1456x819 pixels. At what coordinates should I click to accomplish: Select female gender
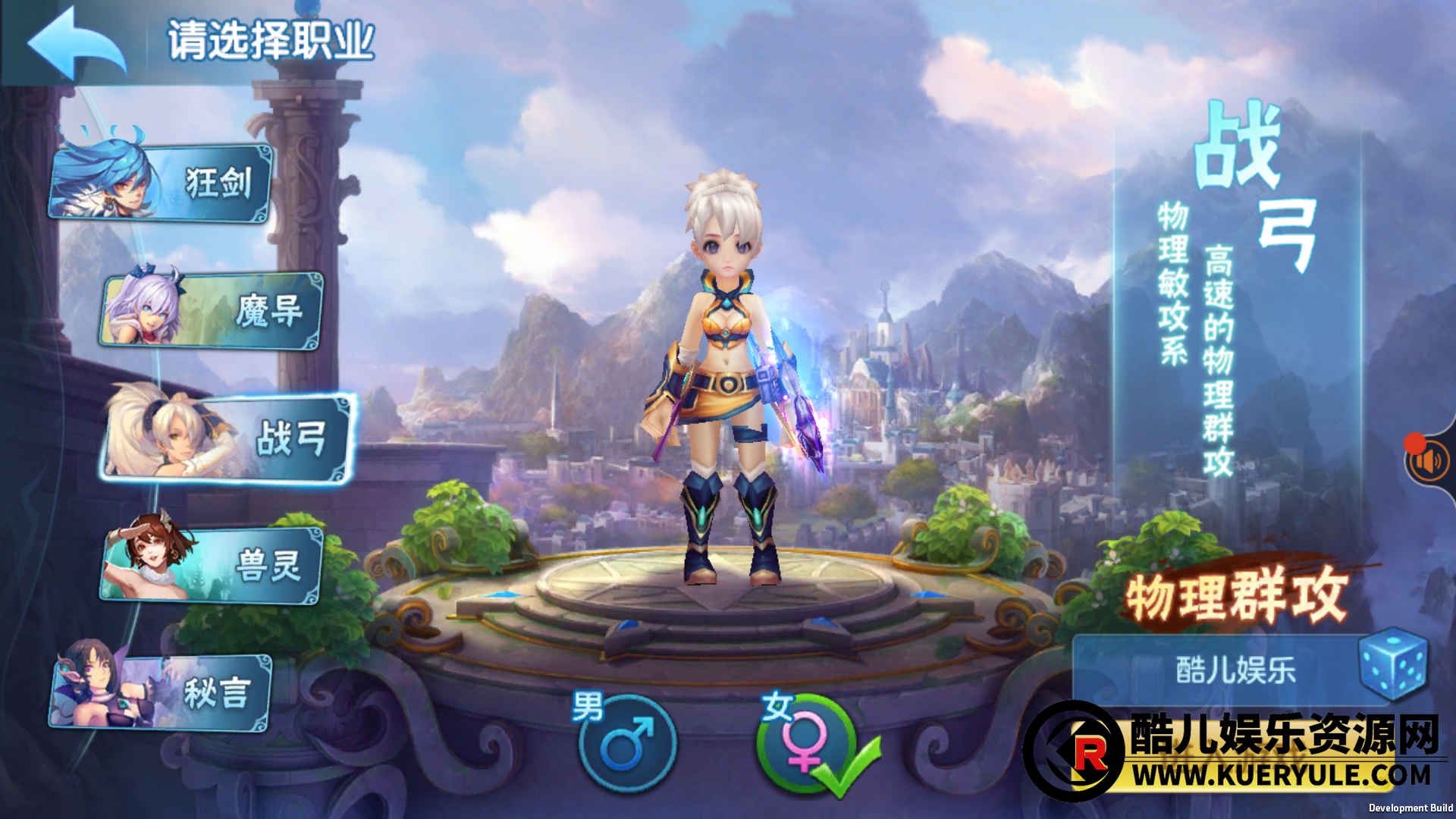tap(805, 743)
